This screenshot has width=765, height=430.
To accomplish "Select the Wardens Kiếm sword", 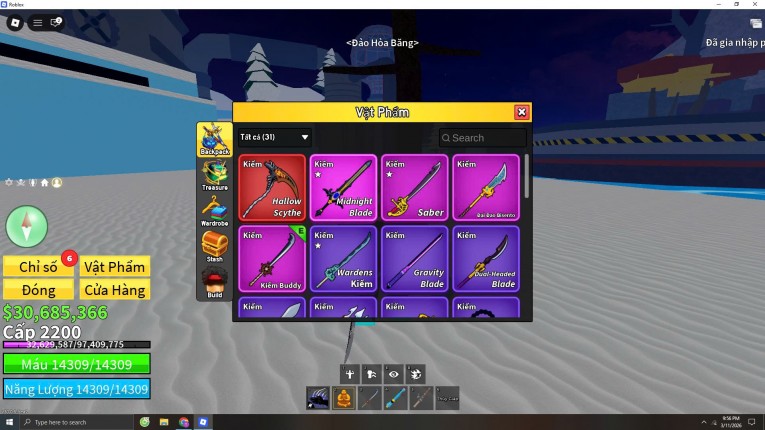I will (343, 259).
